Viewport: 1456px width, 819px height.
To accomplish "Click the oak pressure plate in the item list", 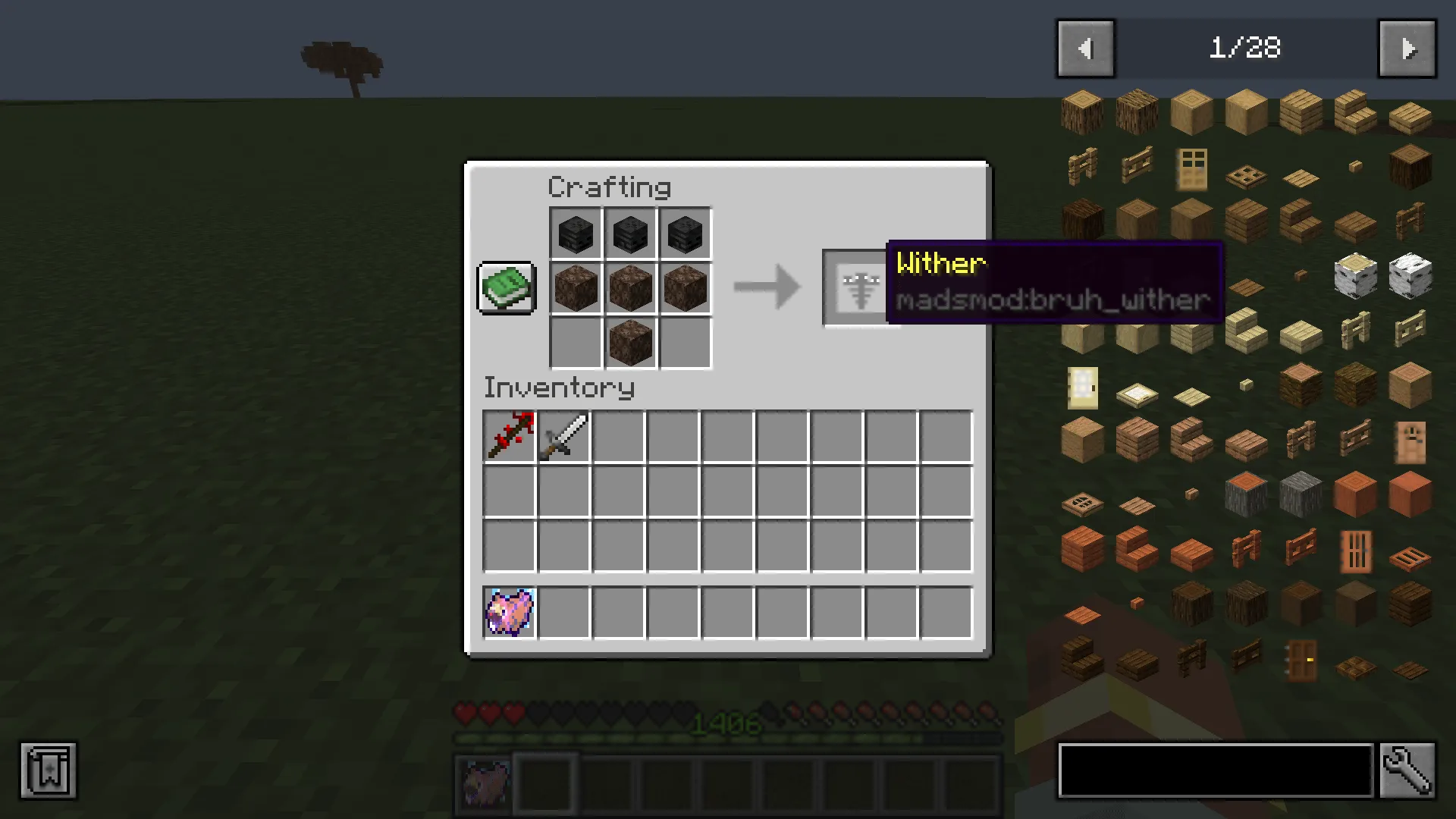I will coord(1302,177).
